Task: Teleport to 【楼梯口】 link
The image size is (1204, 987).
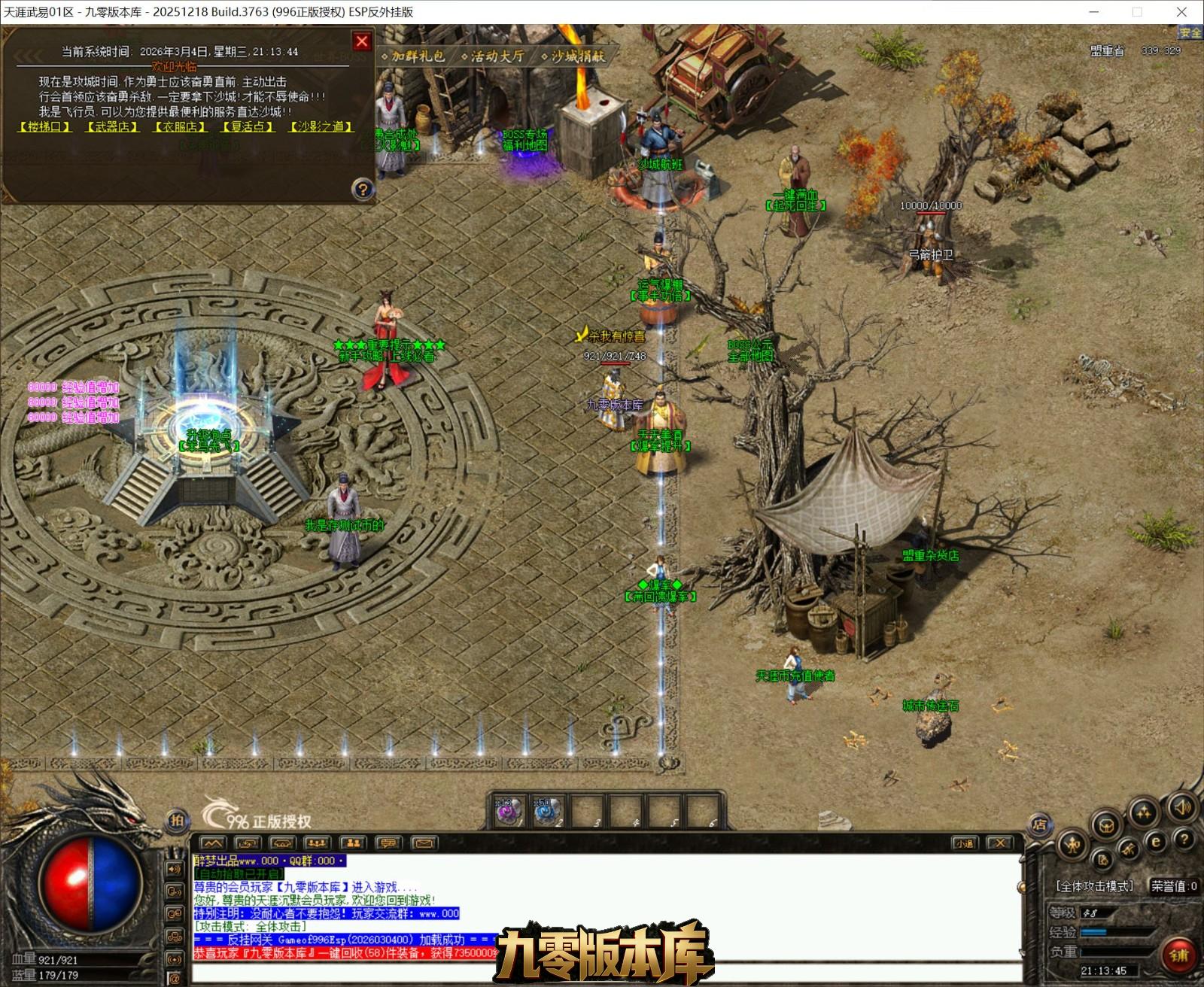Action: tap(44, 126)
